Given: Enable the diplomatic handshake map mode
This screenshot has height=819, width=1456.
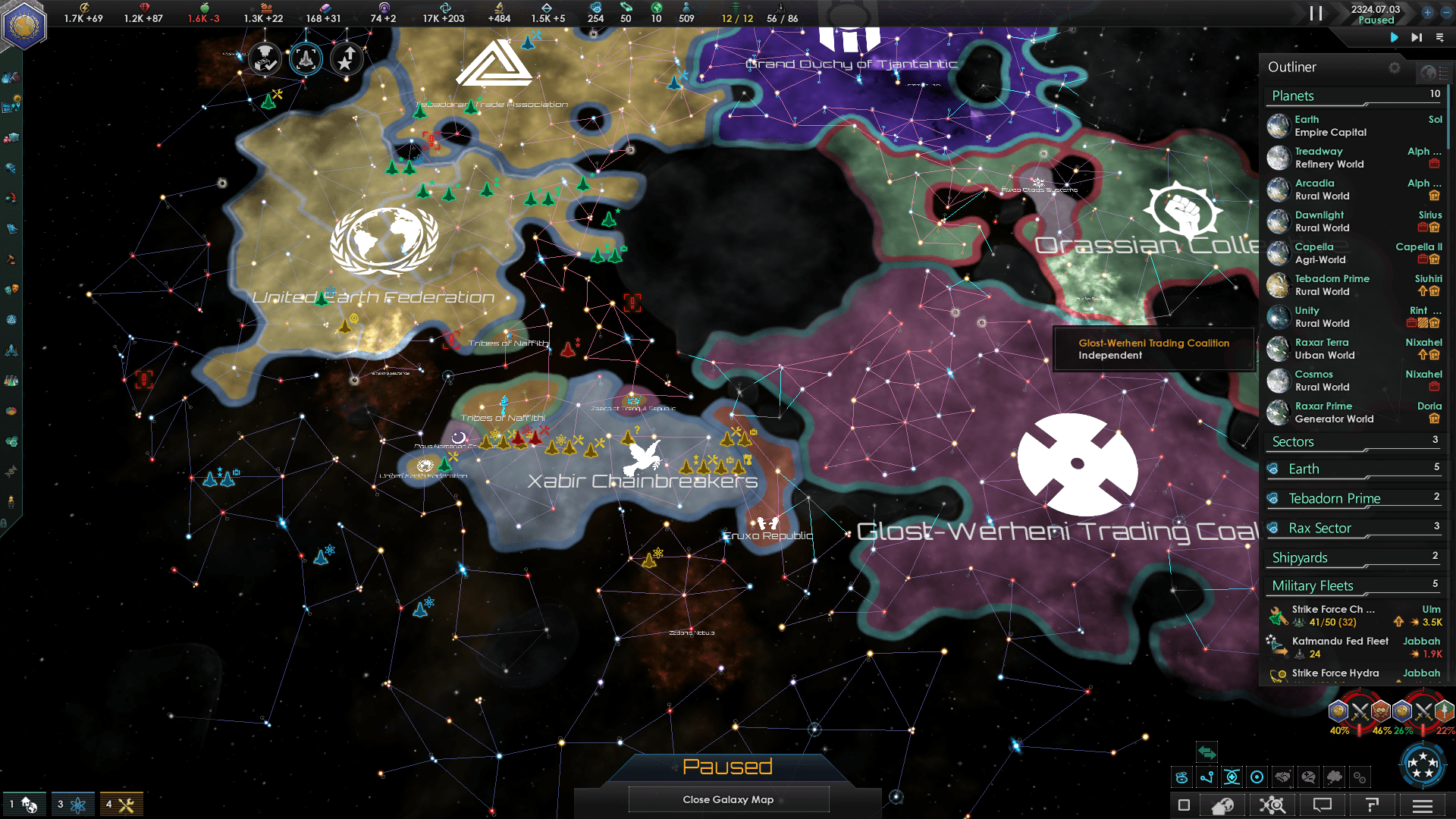Looking at the screenshot, I should (x=1282, y=777).
